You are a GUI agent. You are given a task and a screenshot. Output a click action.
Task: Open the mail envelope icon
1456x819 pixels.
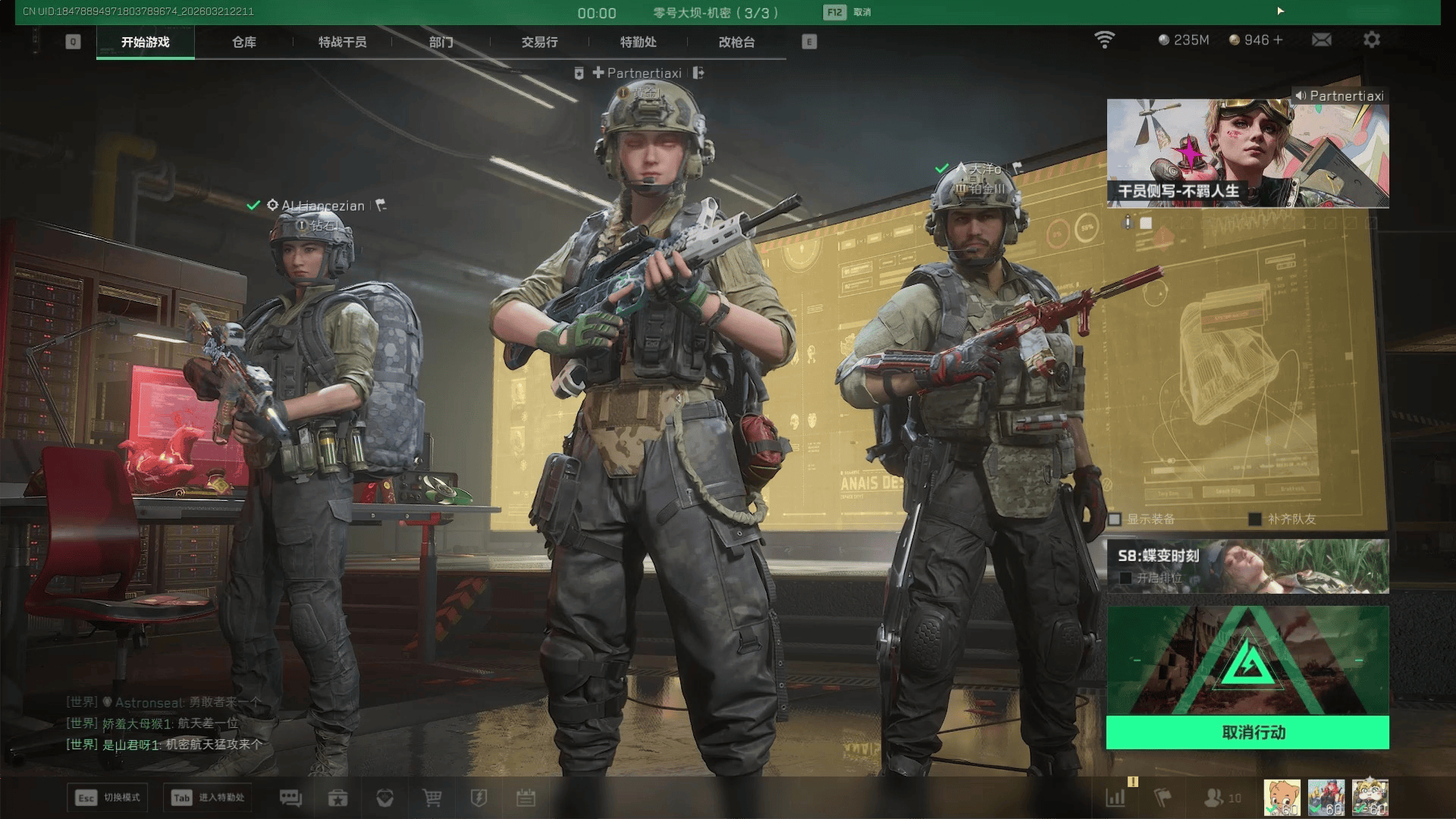point(1321,39)
